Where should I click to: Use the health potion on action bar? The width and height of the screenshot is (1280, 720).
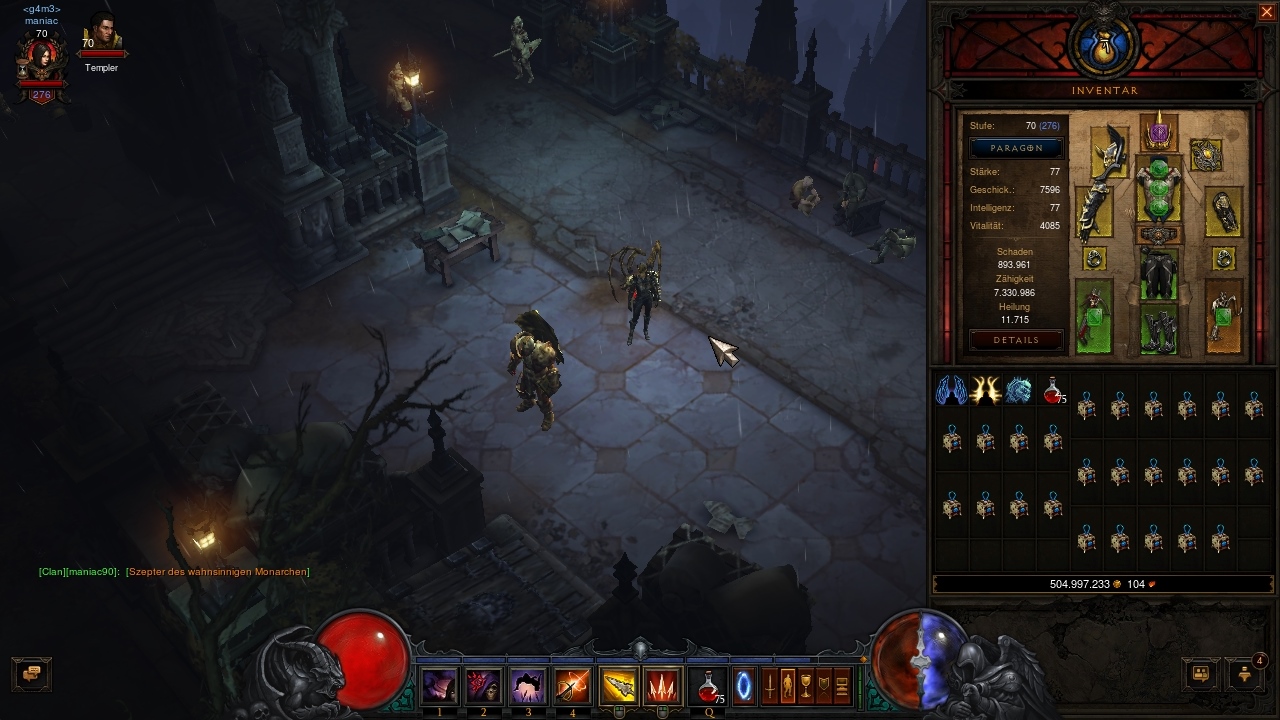[x=708, y=686]
